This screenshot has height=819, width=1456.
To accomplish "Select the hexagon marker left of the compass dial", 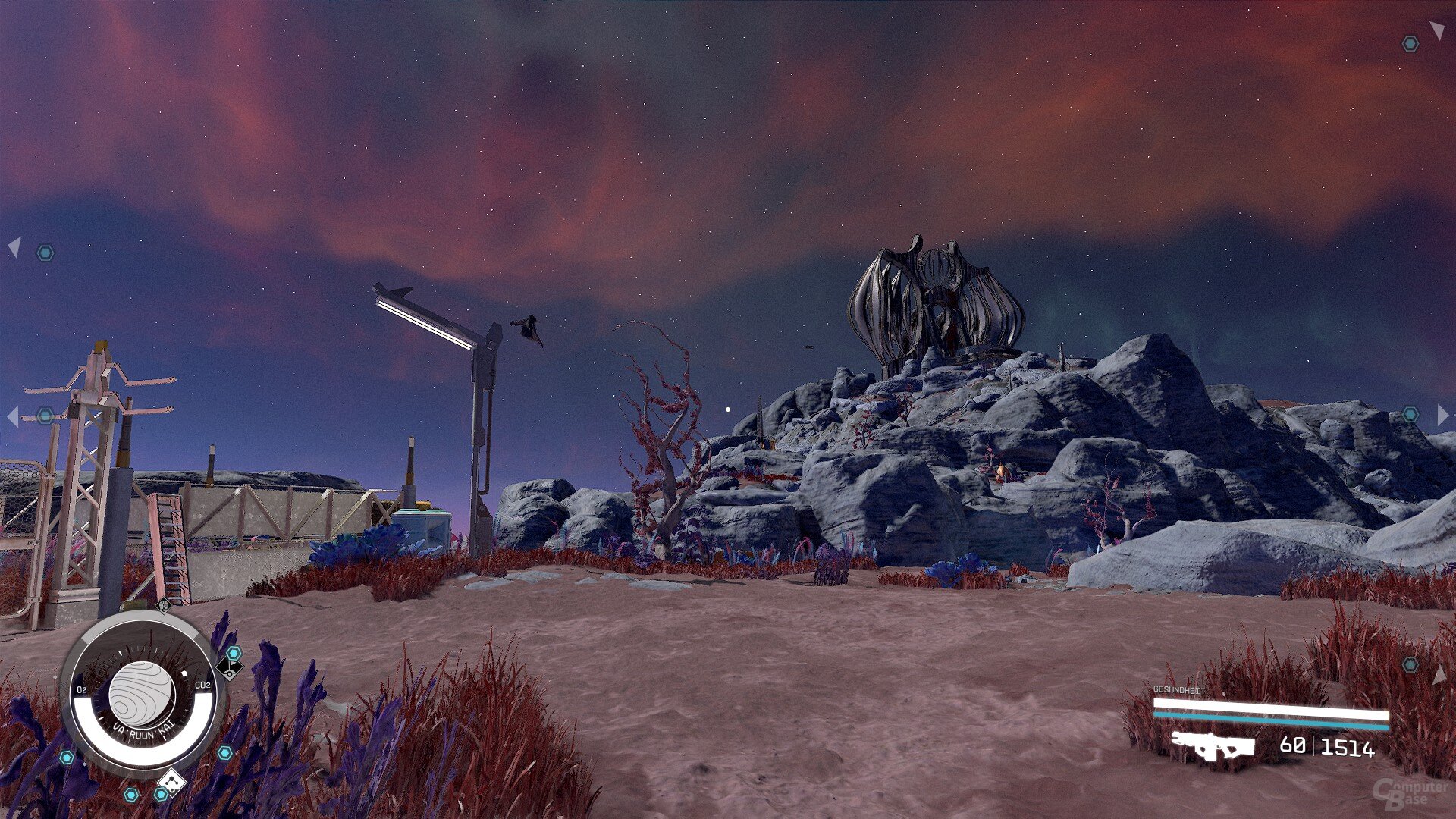I will (x=67, y=756).
